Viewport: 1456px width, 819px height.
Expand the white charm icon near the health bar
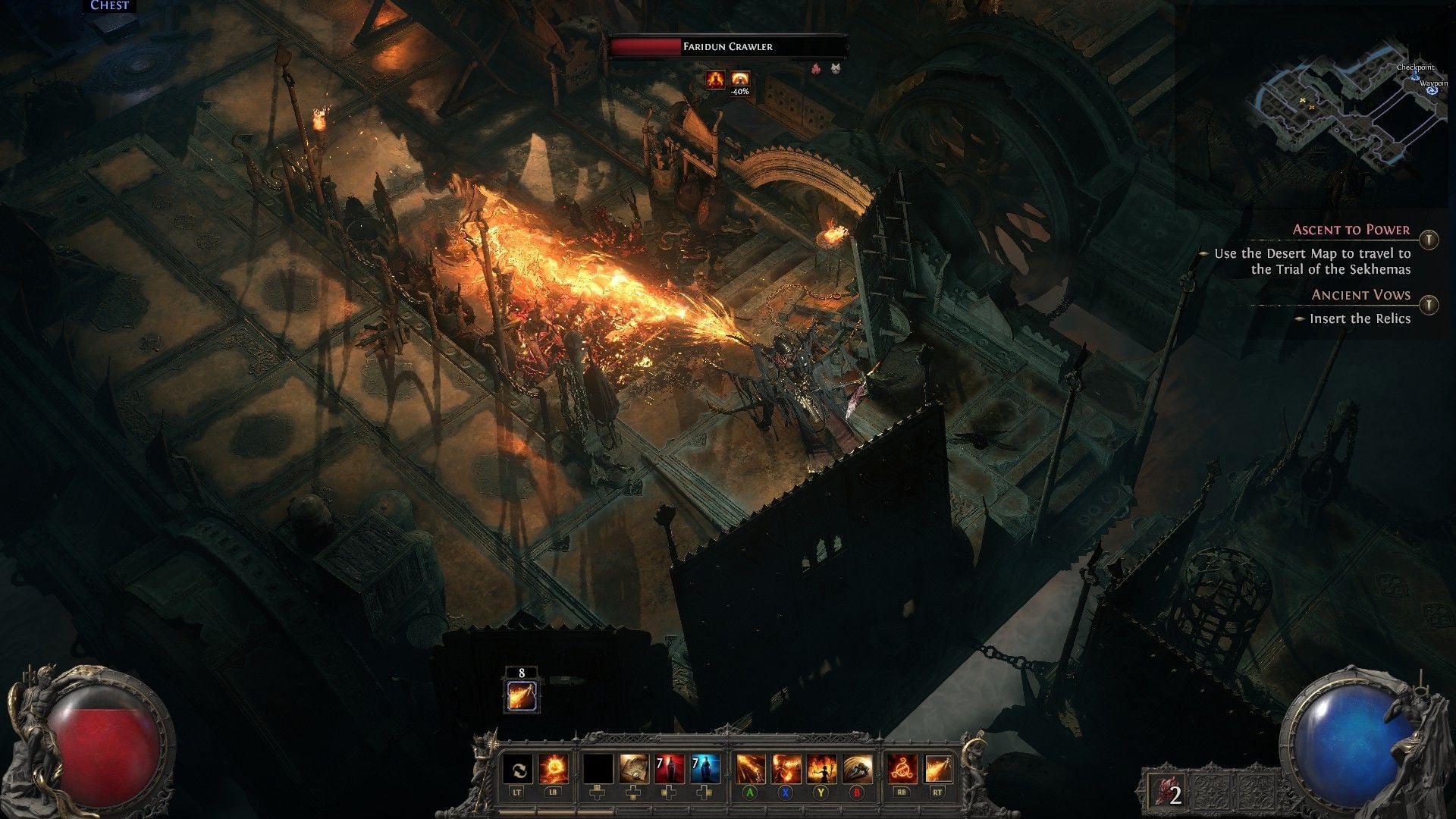point(836,67)
